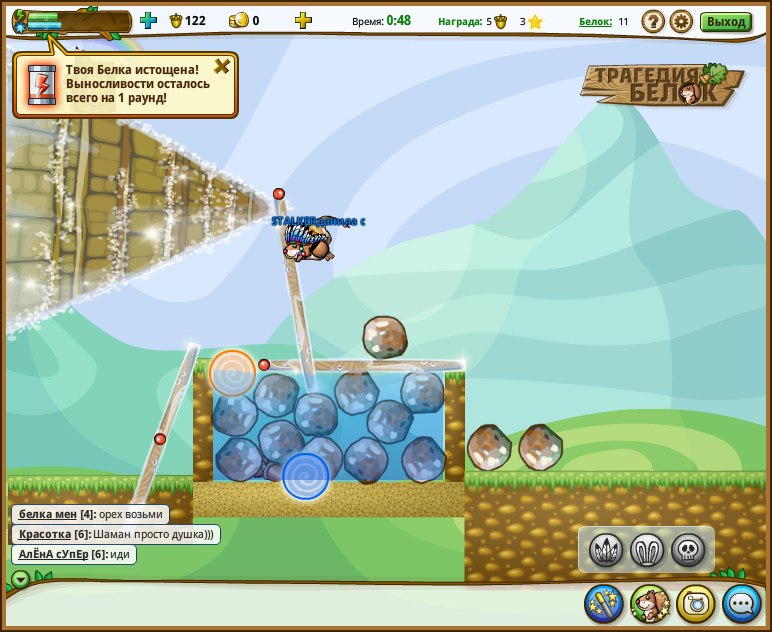Select player name белка мен in chat

tap(48, 514)
